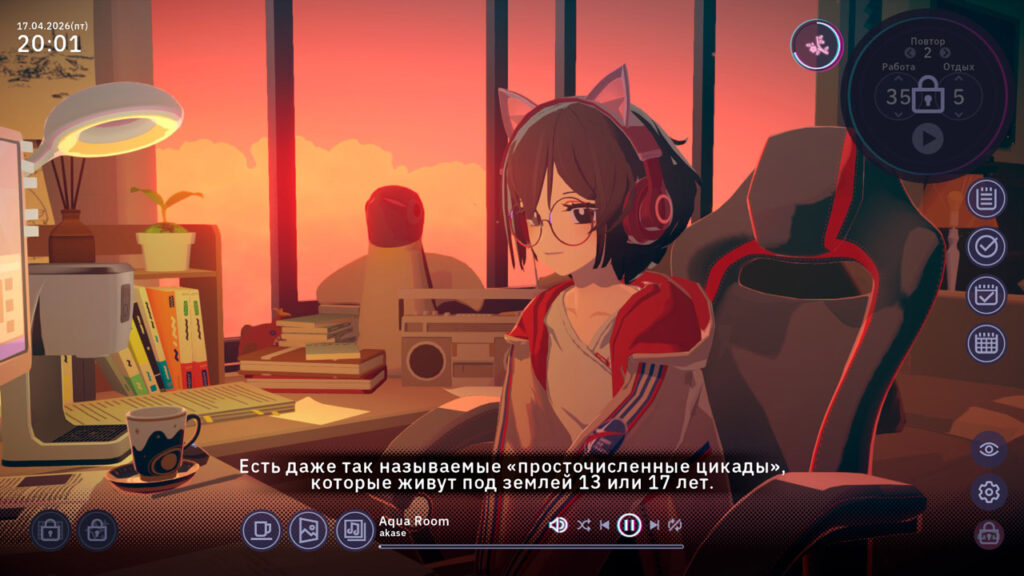Screen dimensions: 1024x576
Task: Click the large padlock on timer
Action: 927,96
